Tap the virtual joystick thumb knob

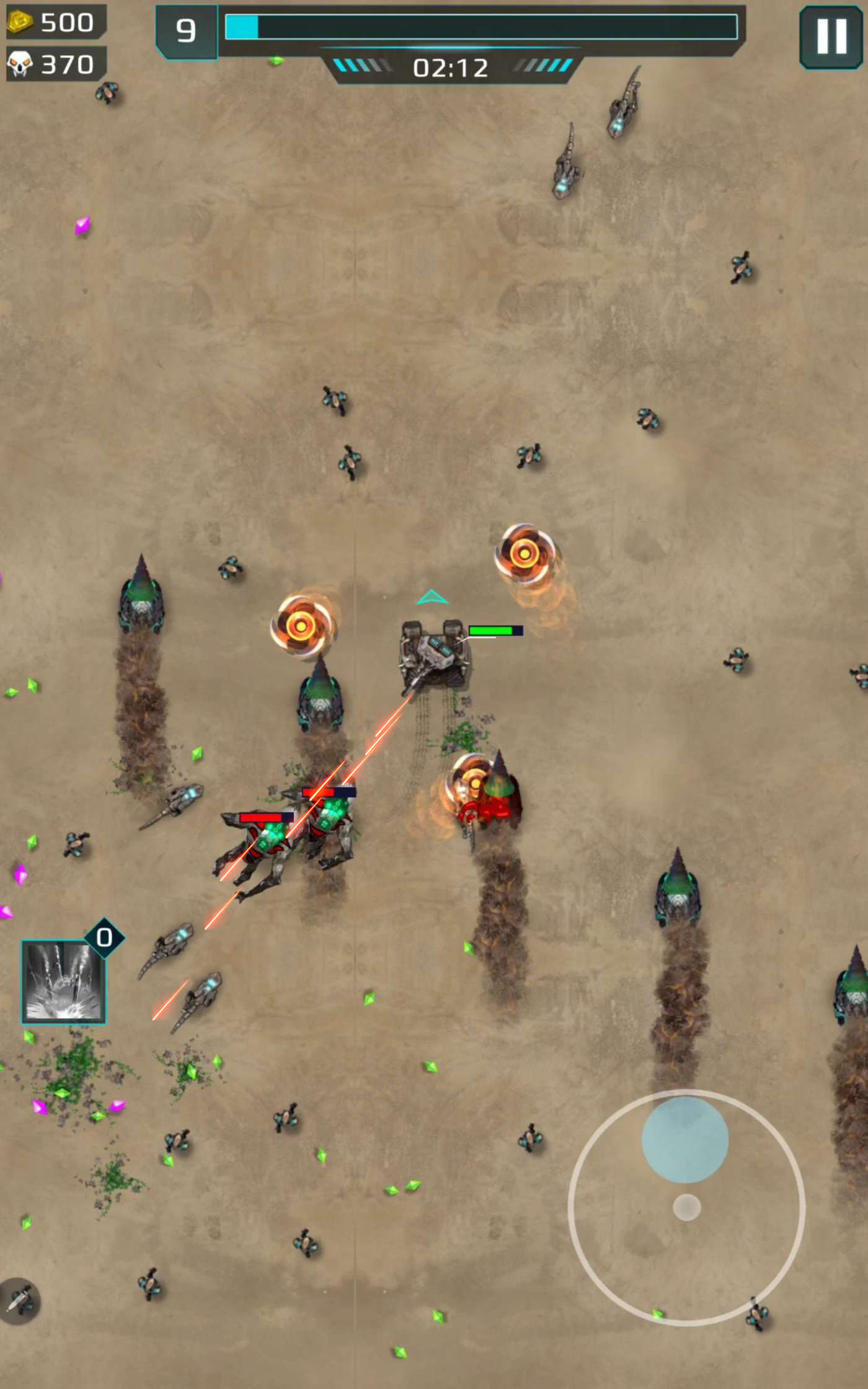pos(684,1139)
